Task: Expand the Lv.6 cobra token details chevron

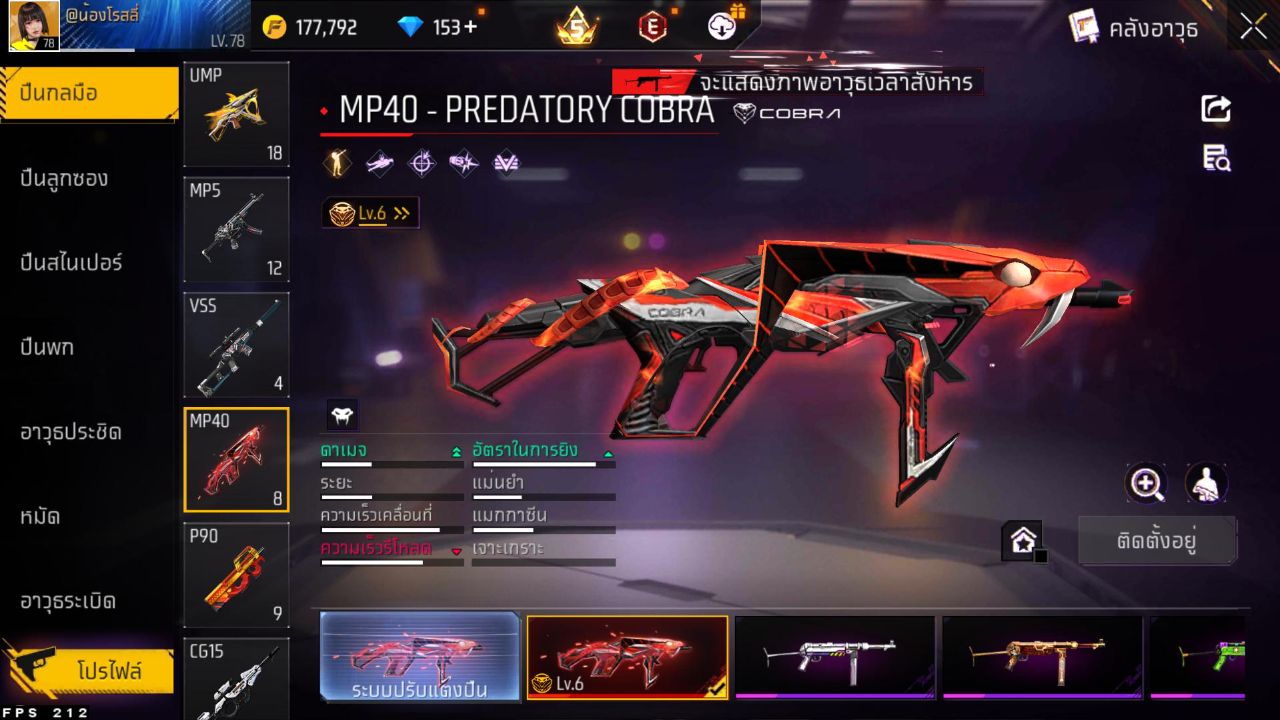Action: pos(401,212)
